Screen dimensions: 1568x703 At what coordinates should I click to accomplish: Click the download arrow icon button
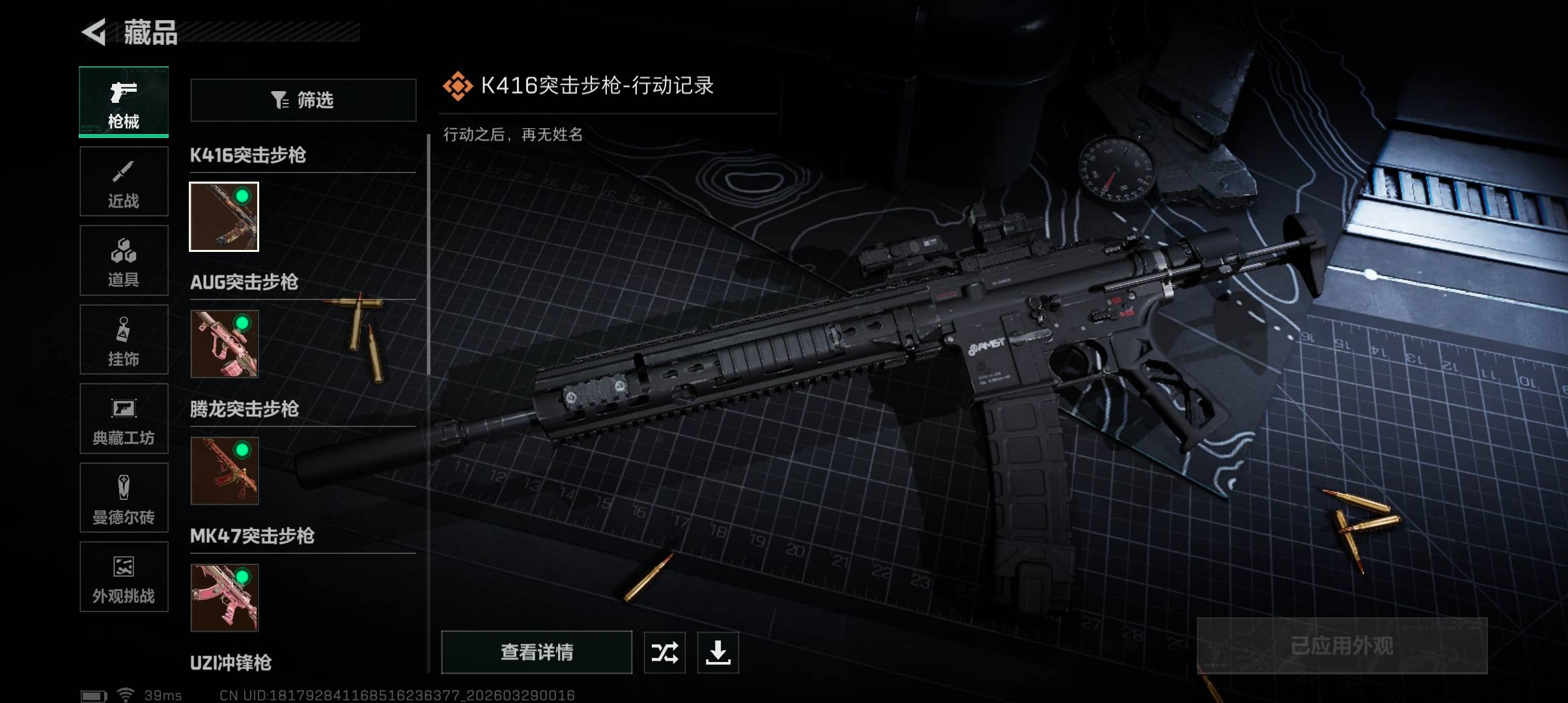(718, 652)
